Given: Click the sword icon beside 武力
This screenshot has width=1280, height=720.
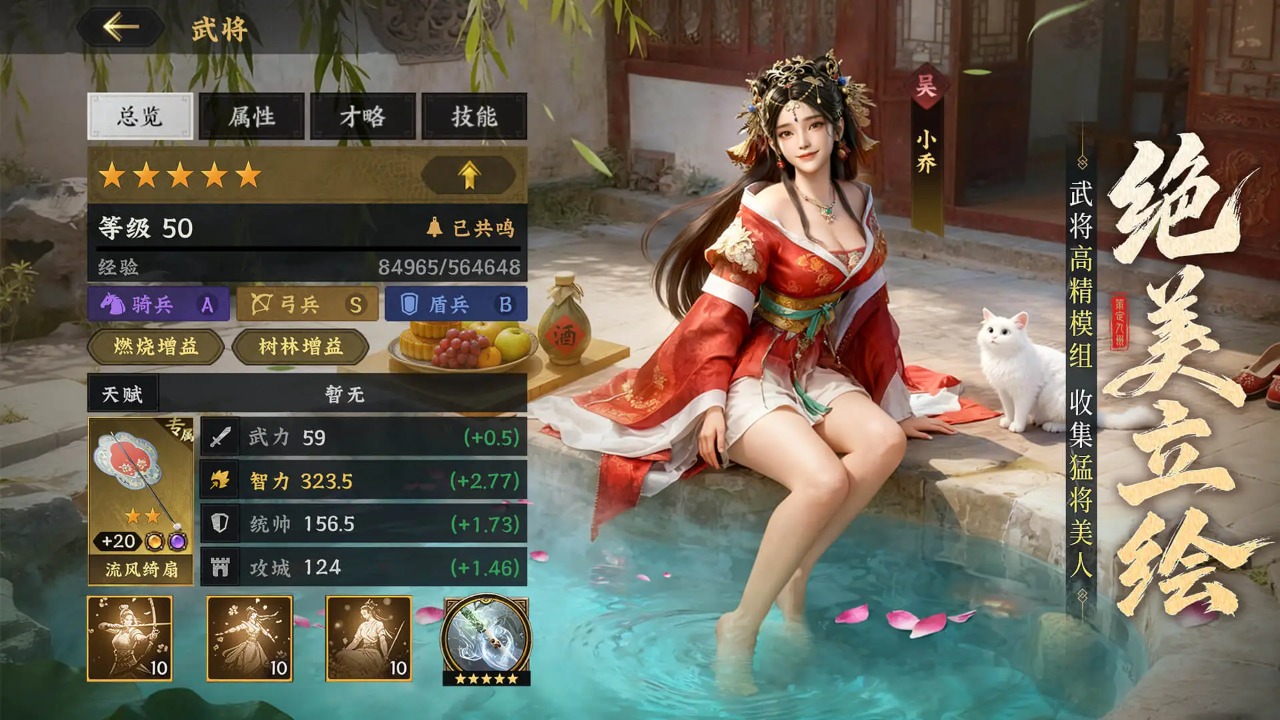Looking at the screenshot, I should pyautogui.click(x=218, y=437).
